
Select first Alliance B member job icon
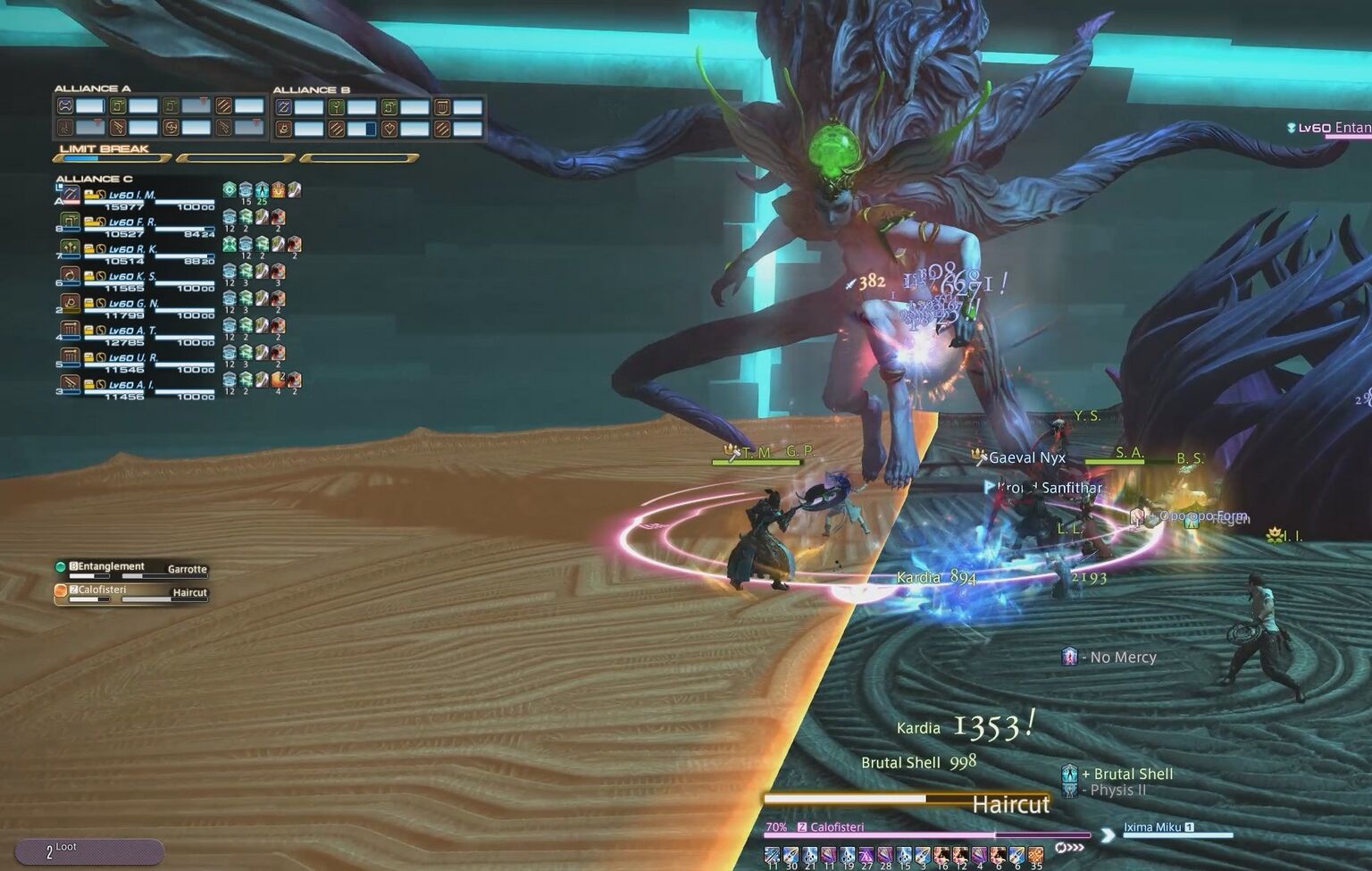point(284,107)
